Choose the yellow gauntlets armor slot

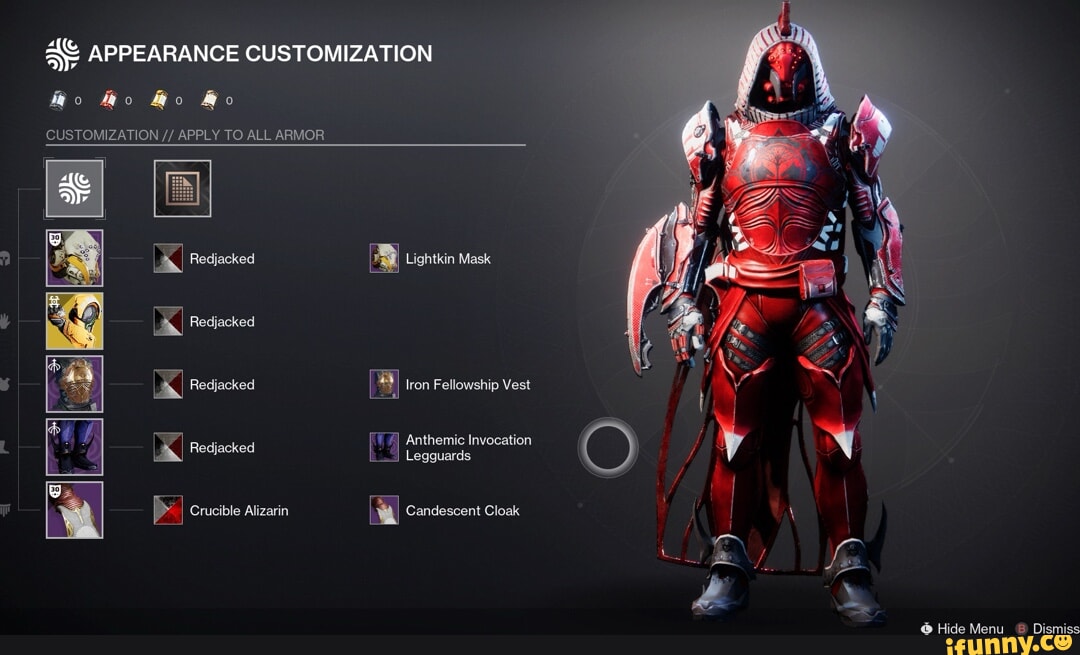[x=74, y=321]
